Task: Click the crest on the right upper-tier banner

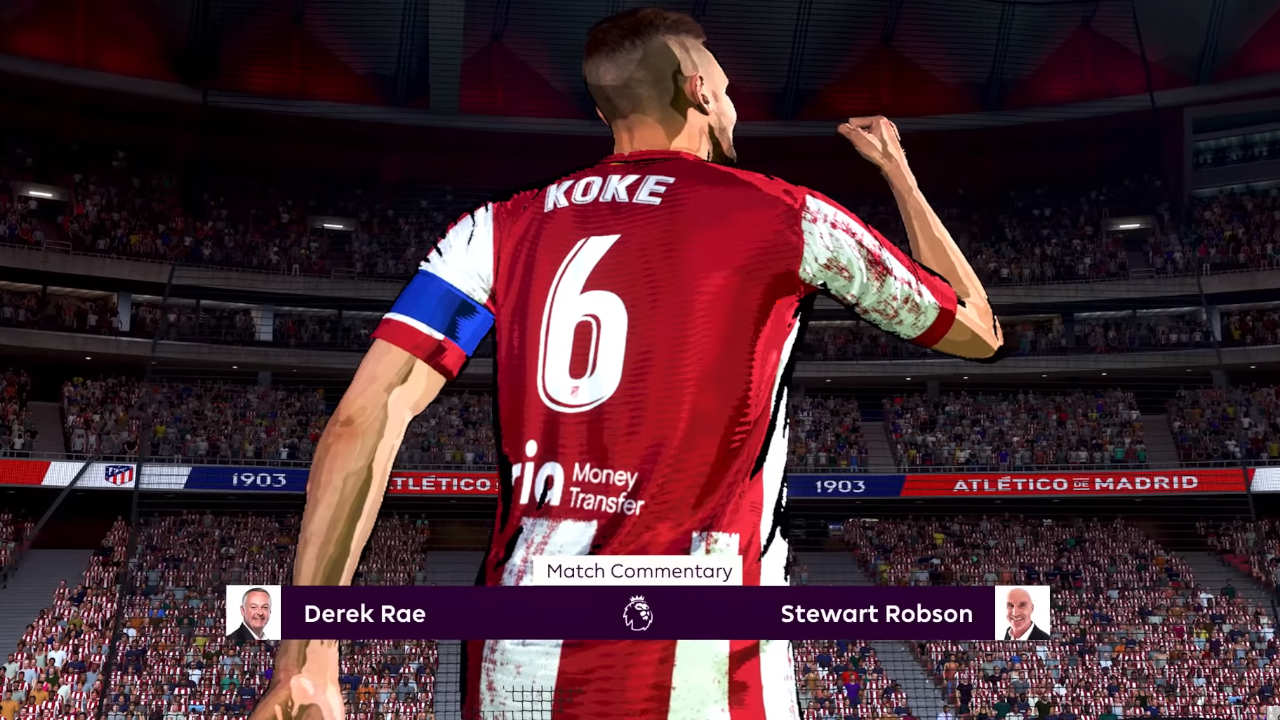Action: 120,475
